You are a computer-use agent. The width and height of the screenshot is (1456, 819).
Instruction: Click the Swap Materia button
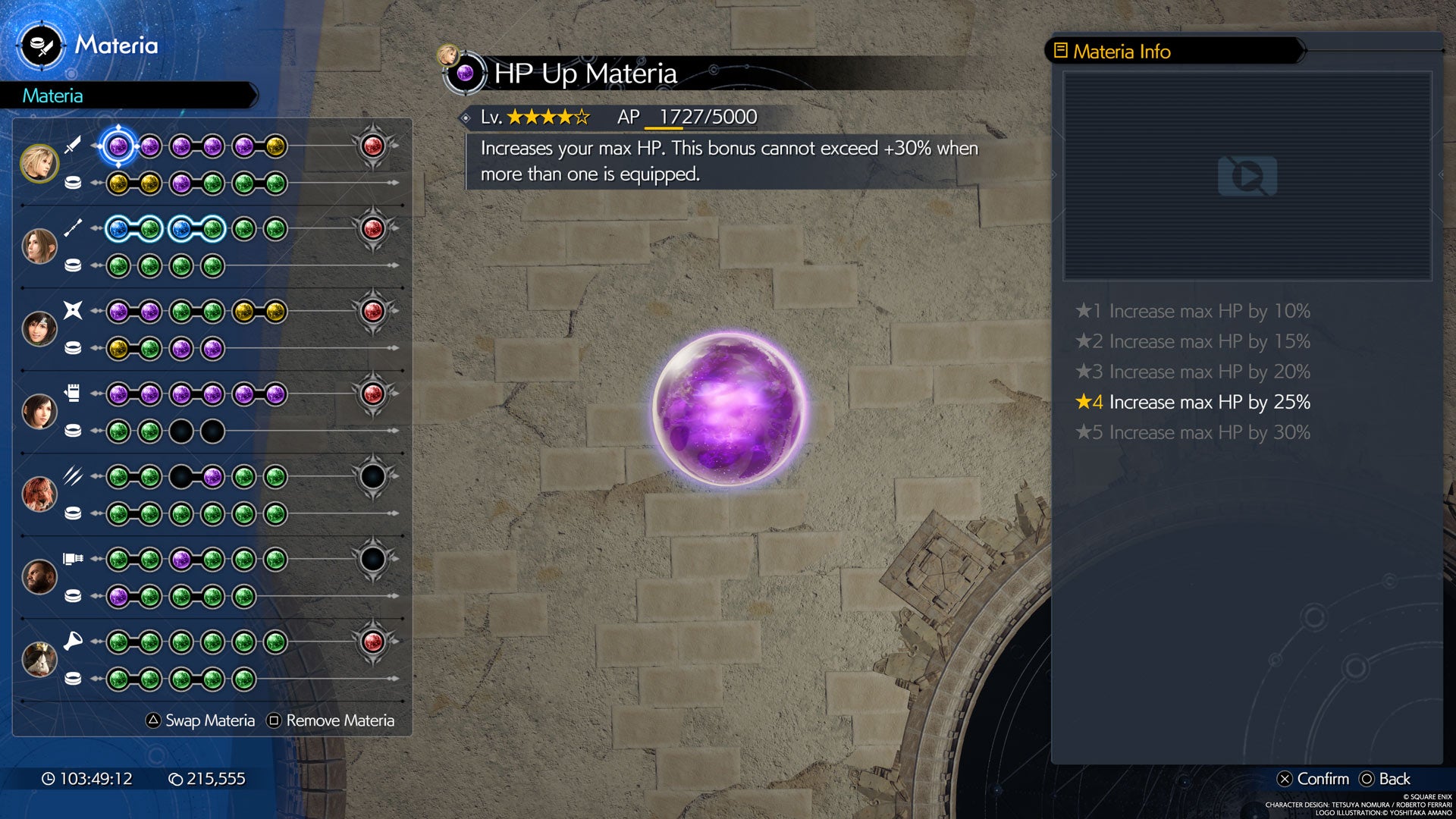[x=202, y=720]
